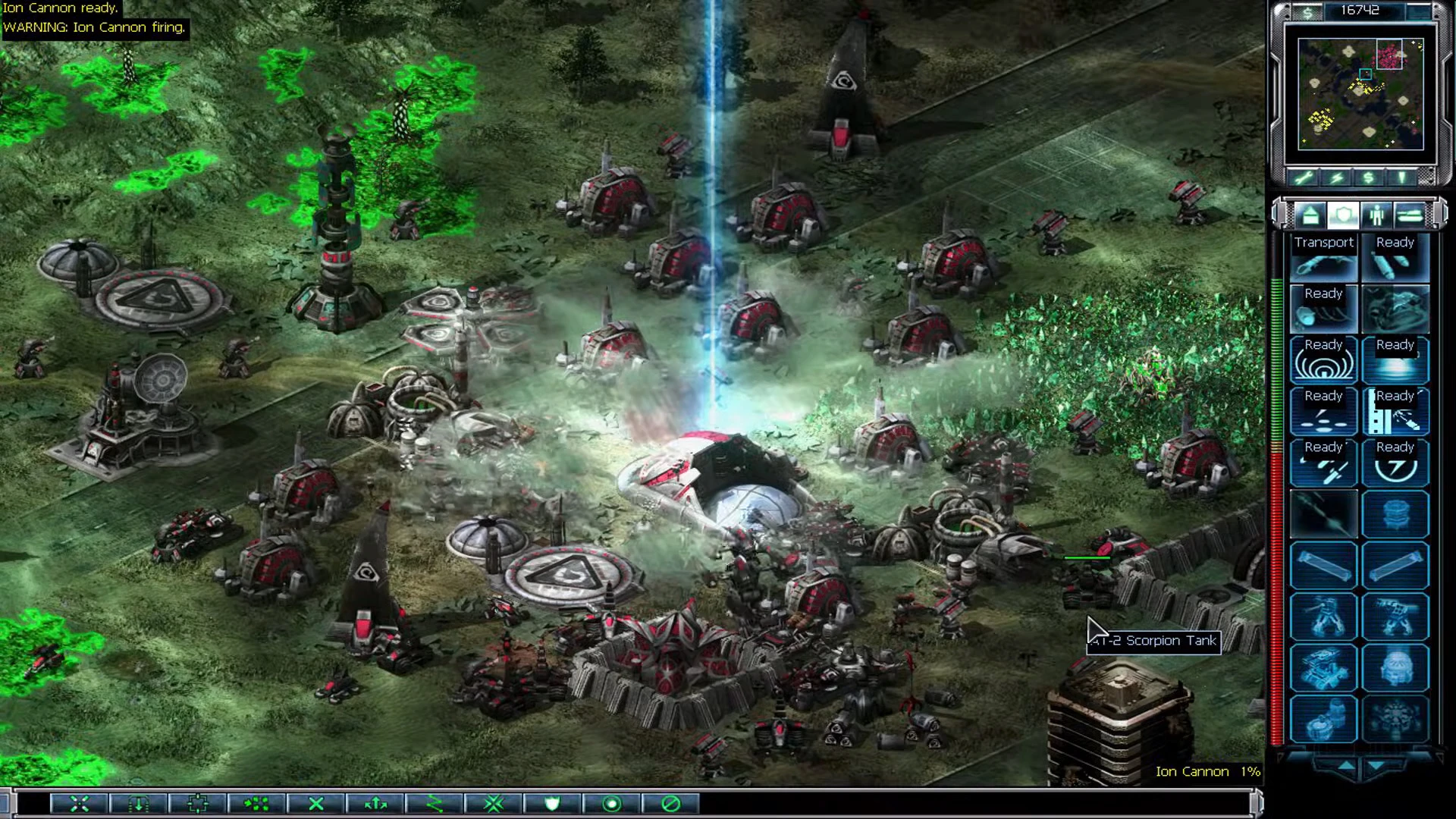Select the ready sonic wave support power

click(x=1324, y=359)
